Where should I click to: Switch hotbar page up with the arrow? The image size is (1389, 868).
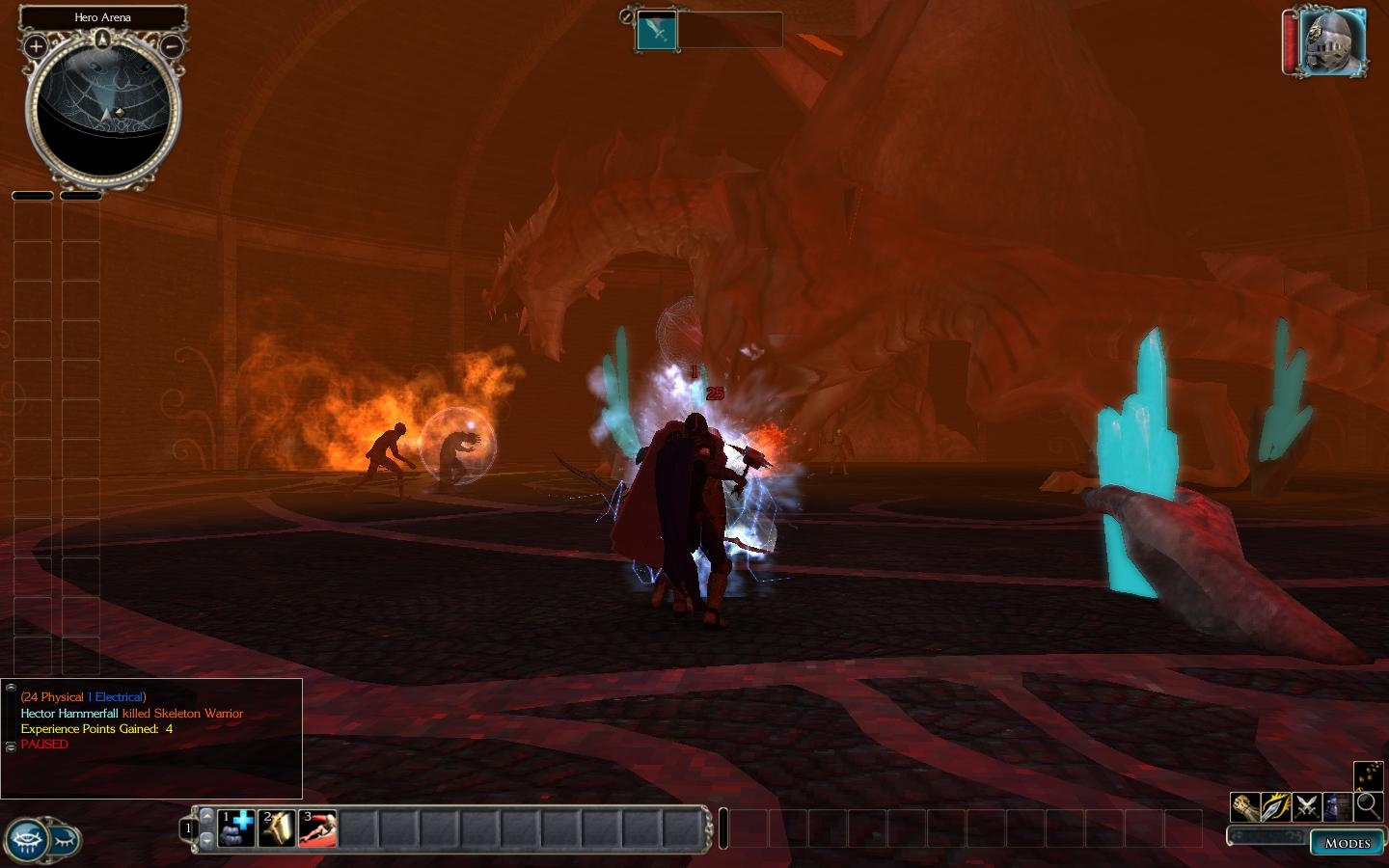[x=204, y=815]
